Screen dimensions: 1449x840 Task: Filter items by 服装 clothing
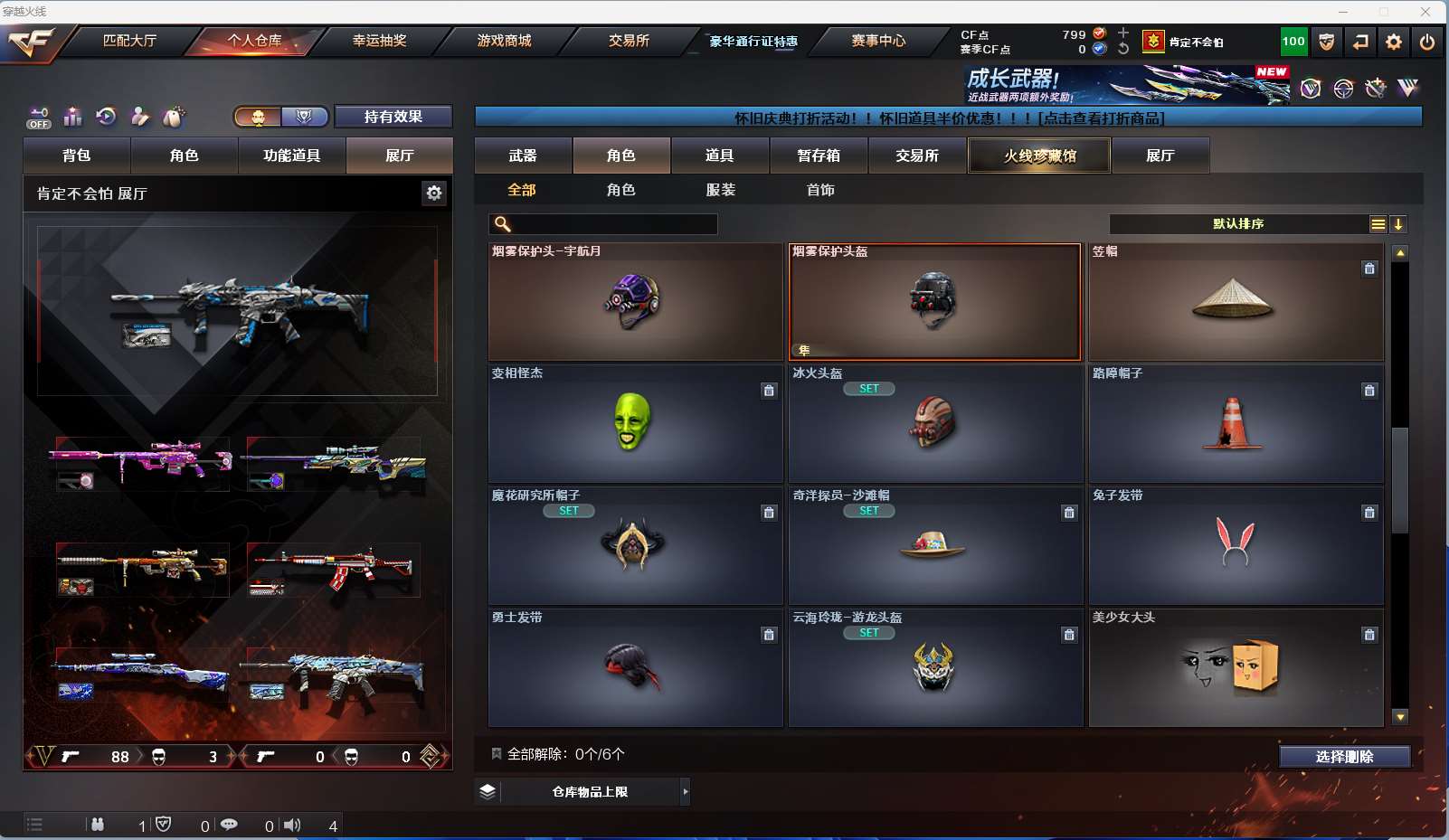coord(721,190)
